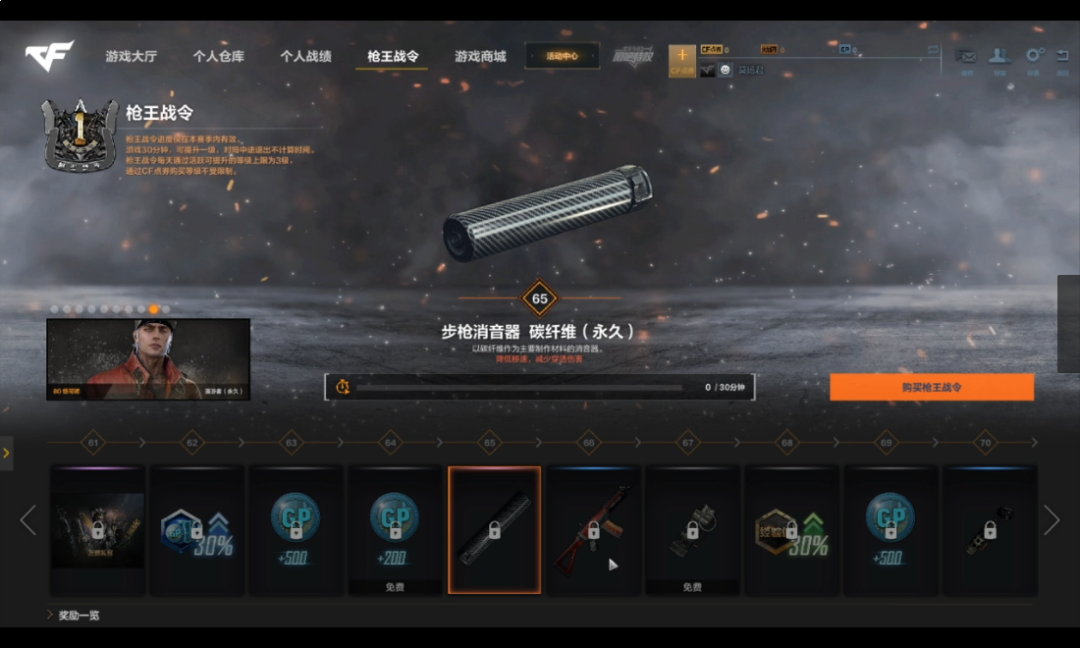The image size is (1080, 648).
Task: Expand the 奖励一览 rewards overview
Action: (79, 615)
